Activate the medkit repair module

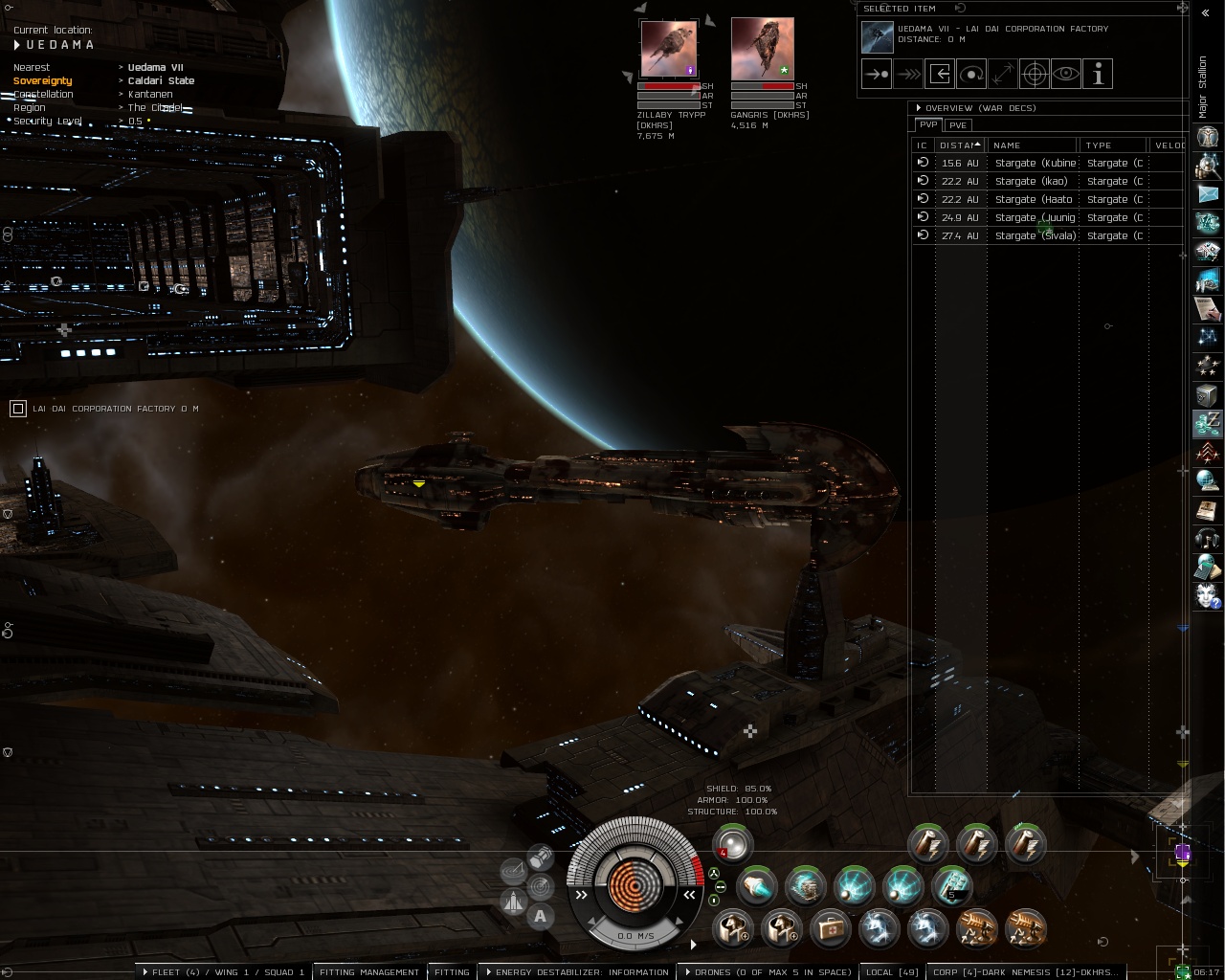click(x=830, y=927)
